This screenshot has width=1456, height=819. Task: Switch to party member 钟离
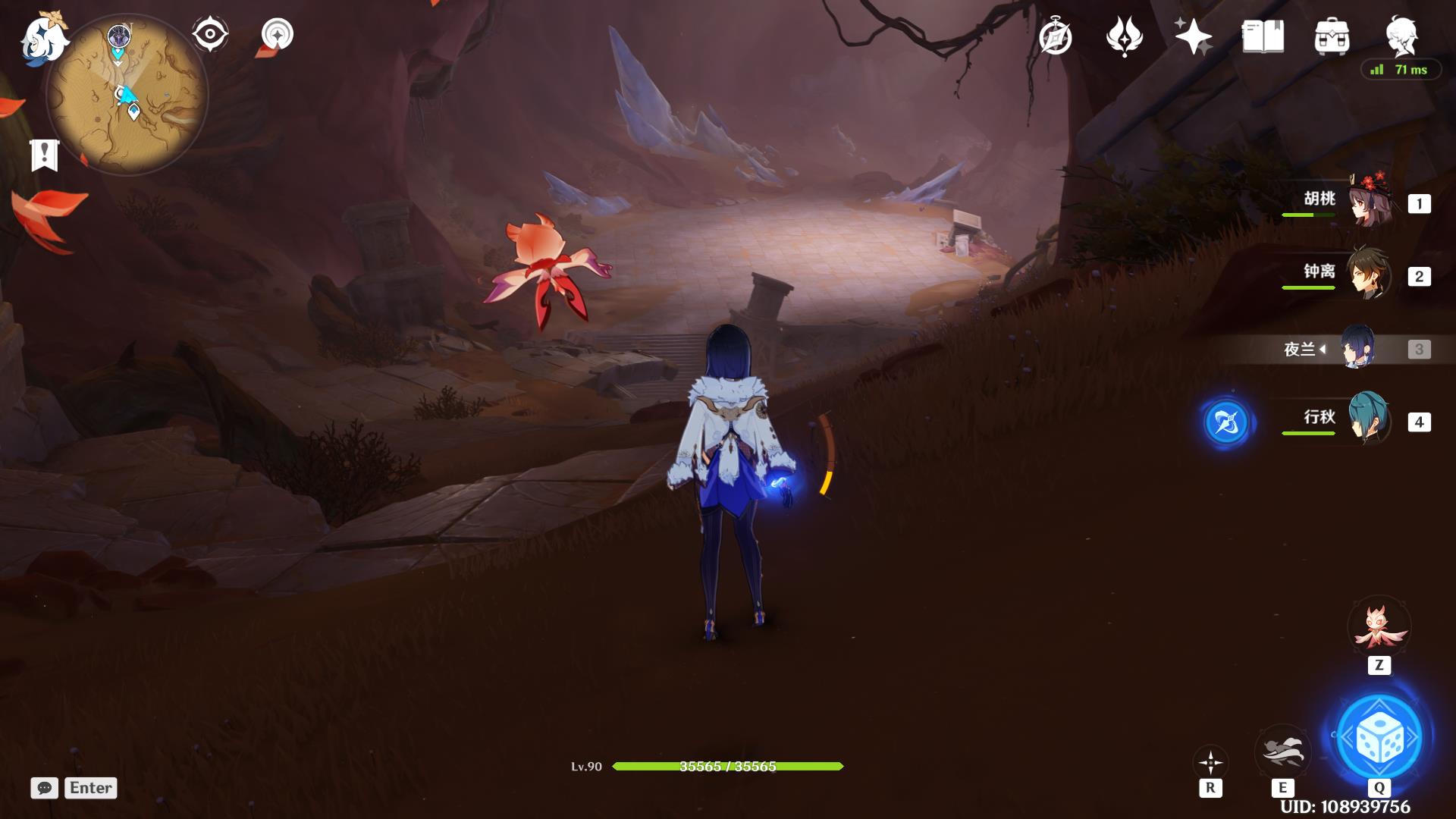pyautogui.click(x=1368, y=274)
